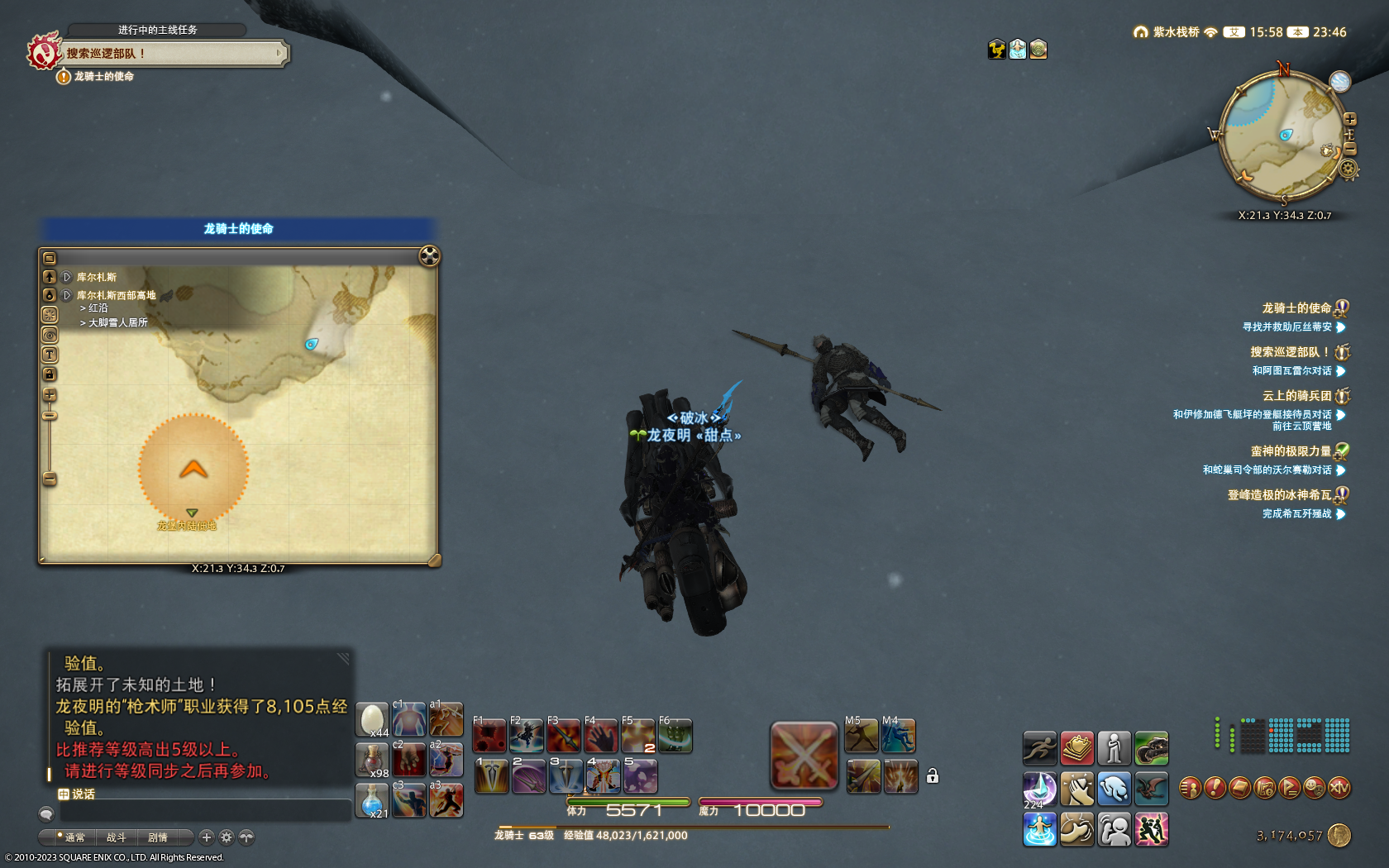Click the orange quest area marker on map
The image size is (1389, 868).
[x=193, y=469]
